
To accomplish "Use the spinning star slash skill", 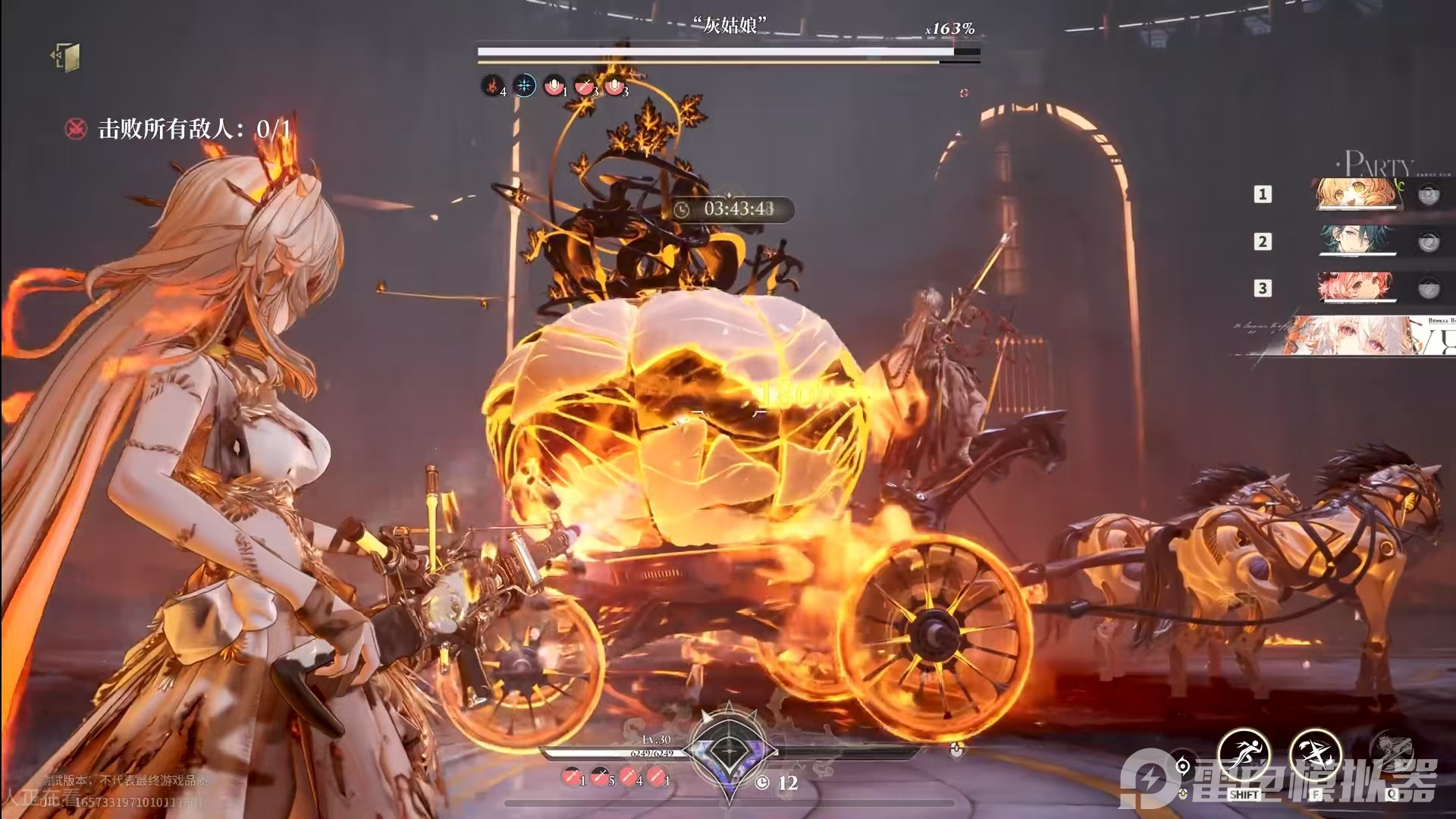I will click(1316, 756).
